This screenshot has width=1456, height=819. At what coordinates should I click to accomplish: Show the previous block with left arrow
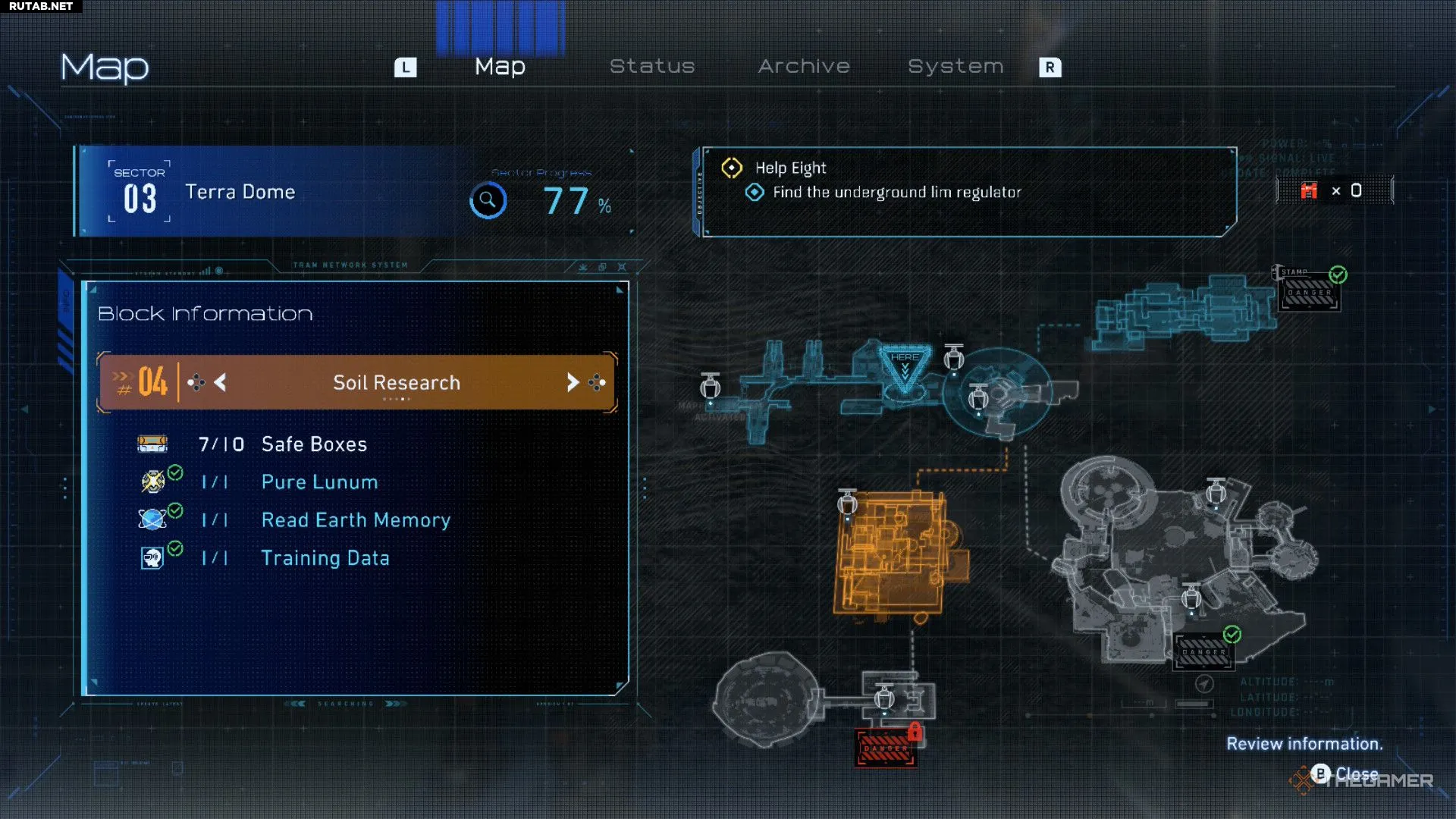pos(220,383)
